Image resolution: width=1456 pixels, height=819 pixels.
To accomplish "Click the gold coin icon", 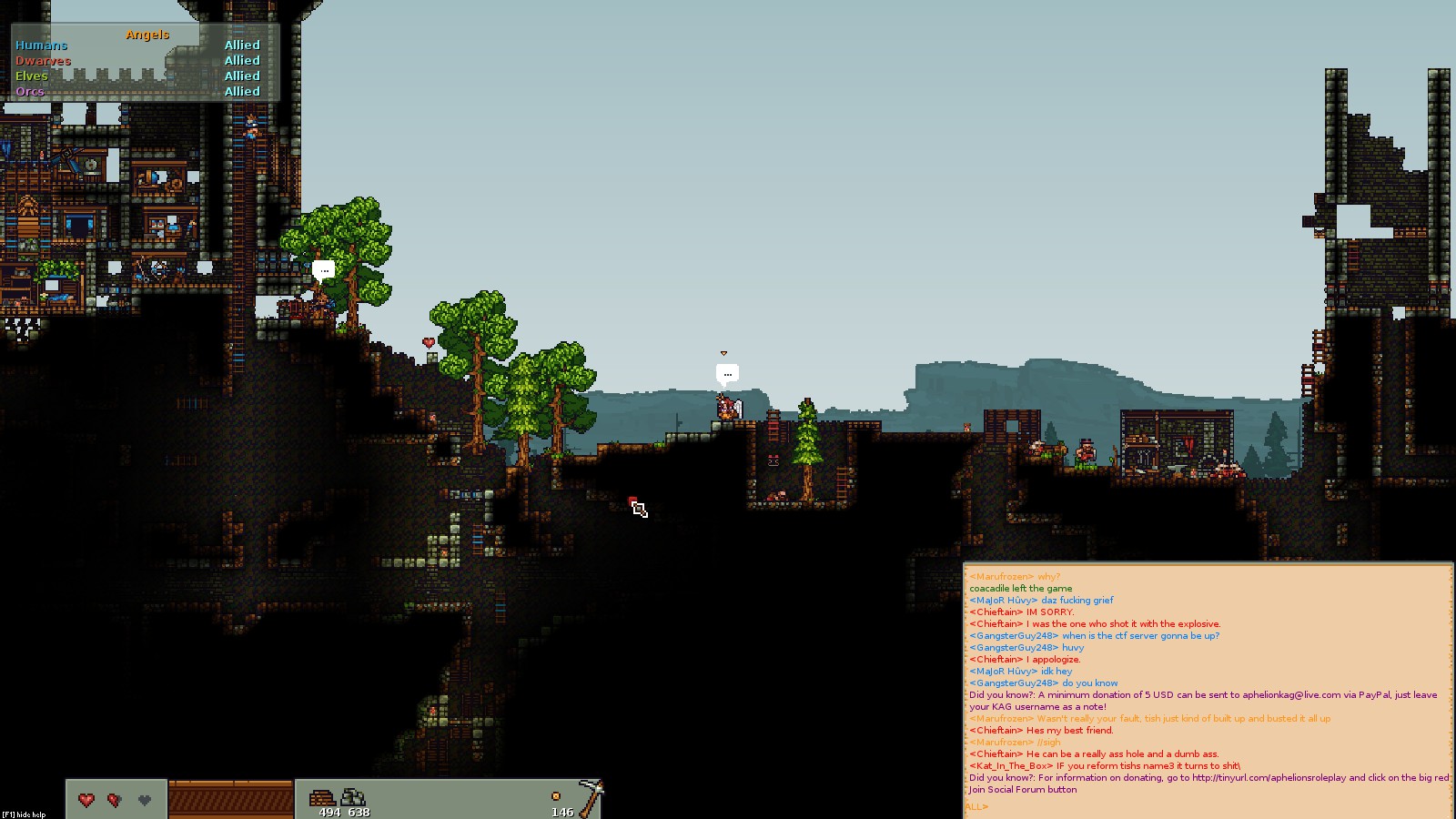I will coord(555,796).
